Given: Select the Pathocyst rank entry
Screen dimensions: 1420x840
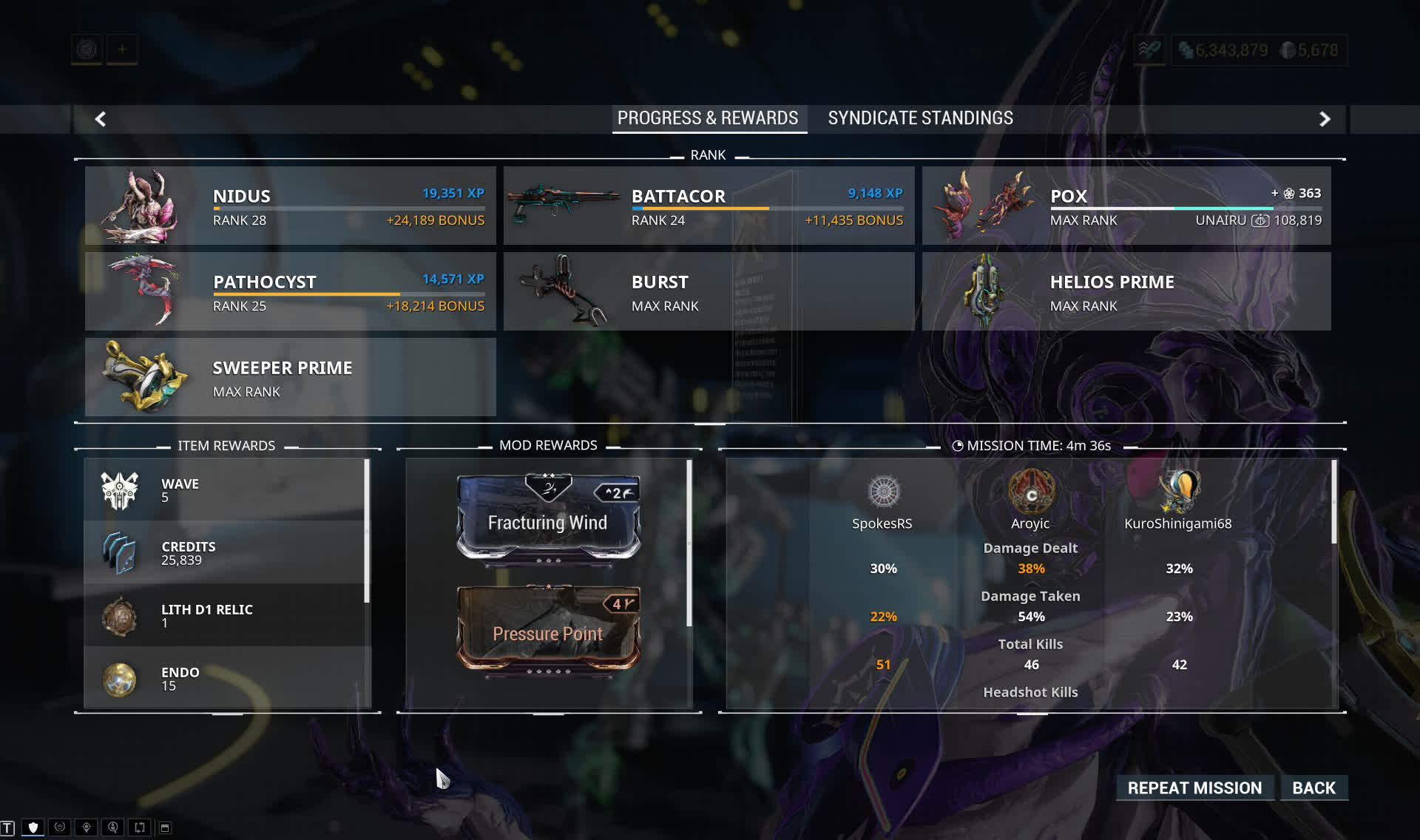Looking at the screenshot, I should pyautogui.click(x=290, y=291).
